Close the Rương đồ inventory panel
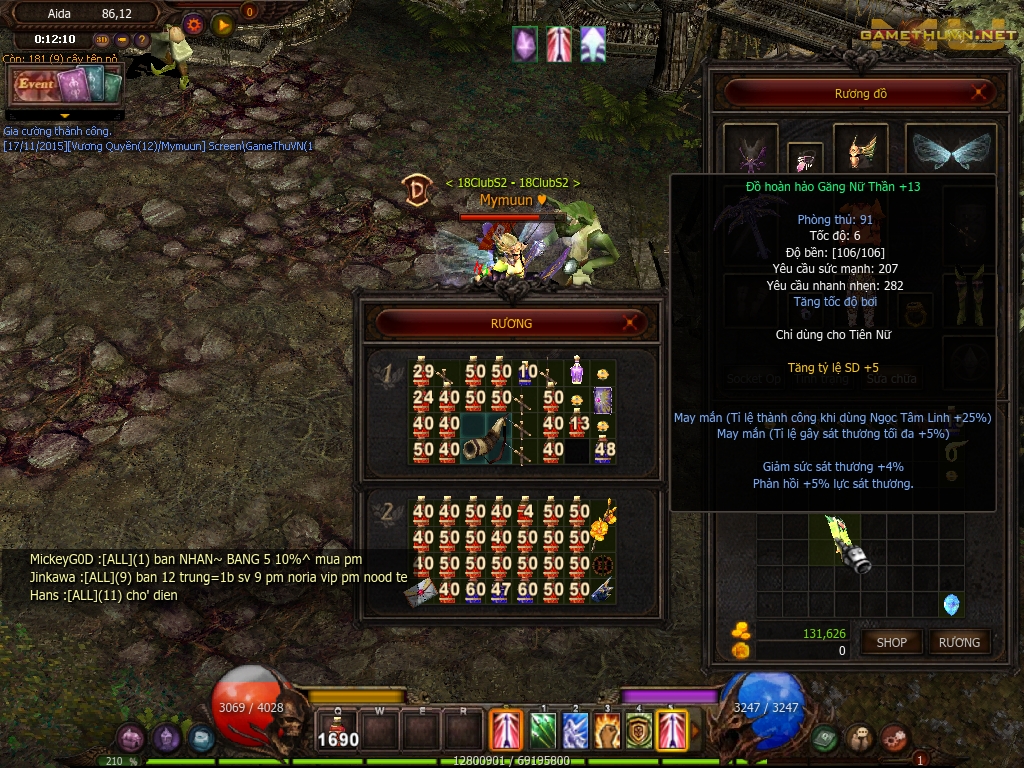Screen dimensions: 1024x768 [982, 94]
